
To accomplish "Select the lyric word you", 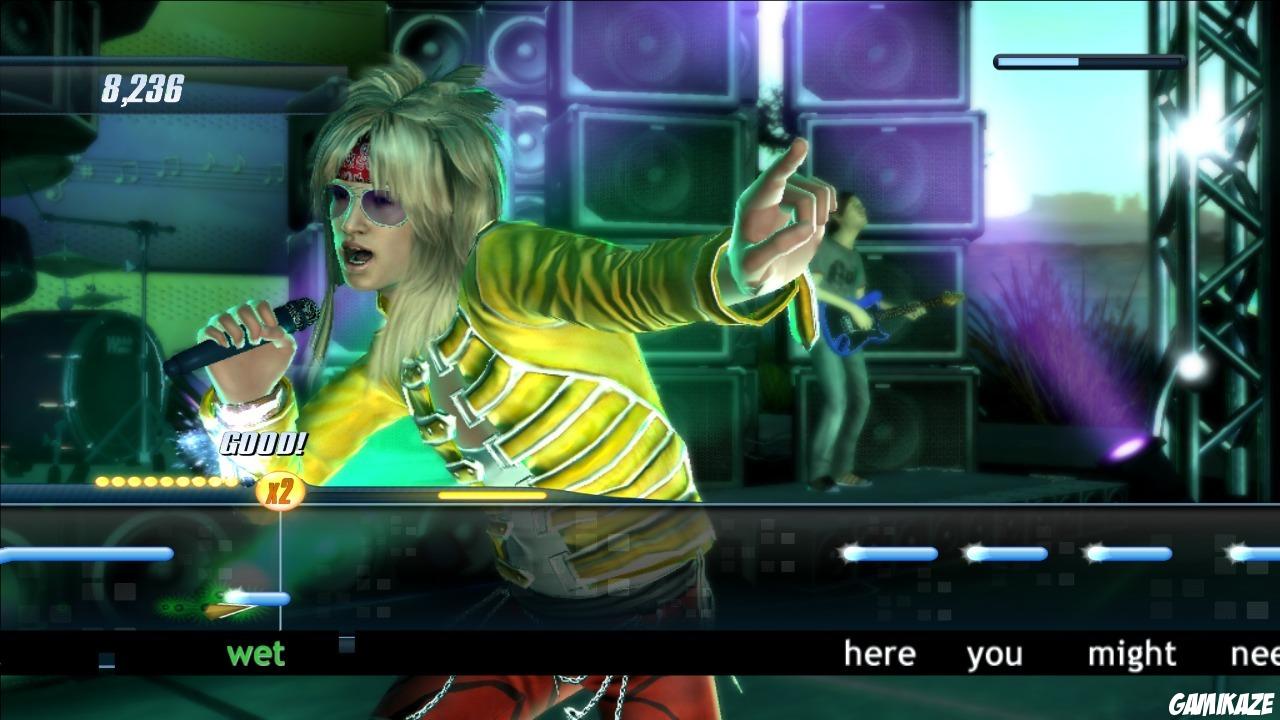I will pyautogui.click(x=995, y=655).
